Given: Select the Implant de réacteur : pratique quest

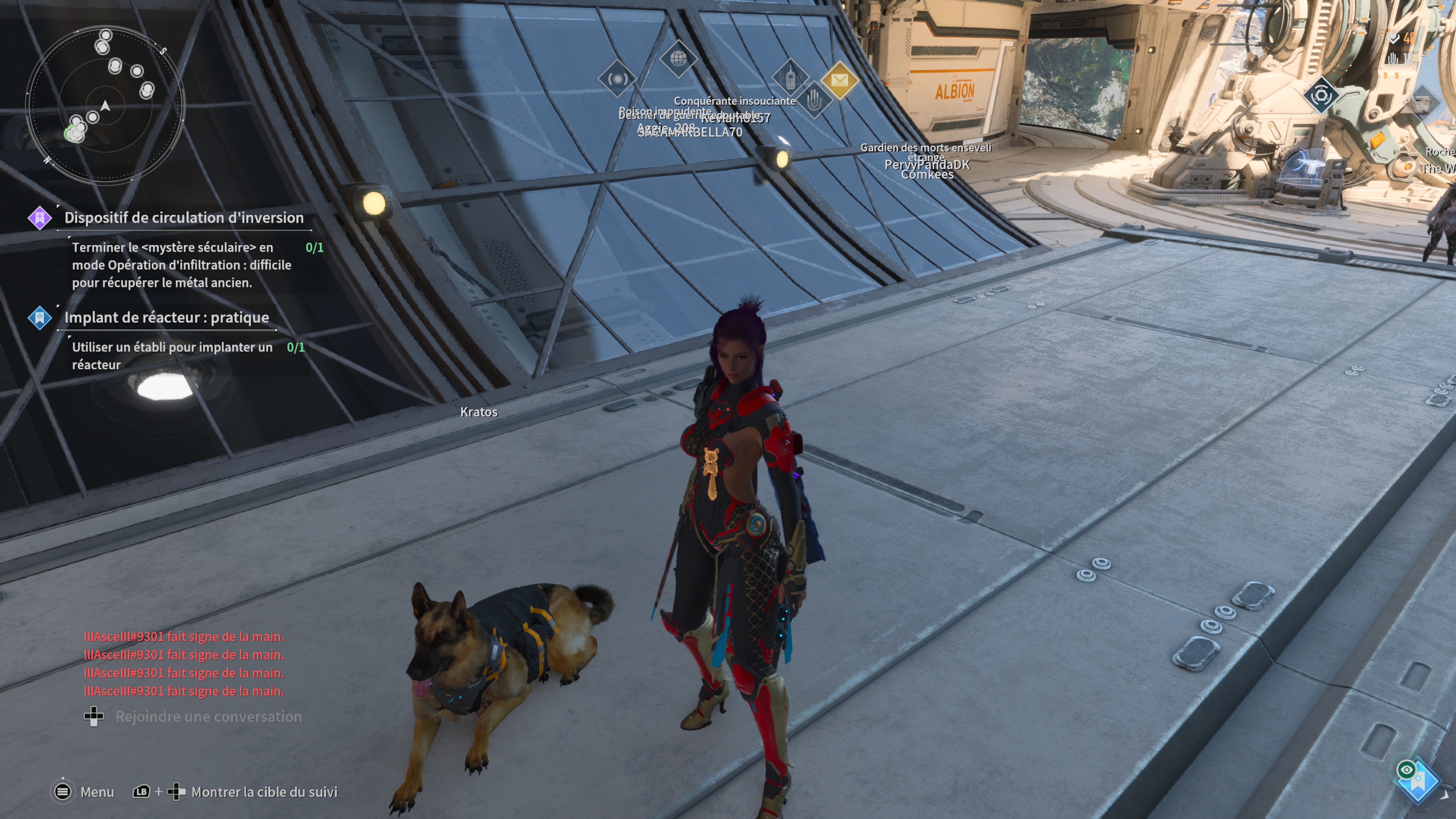Looking at the screenshot, I should tap(166, 317).
